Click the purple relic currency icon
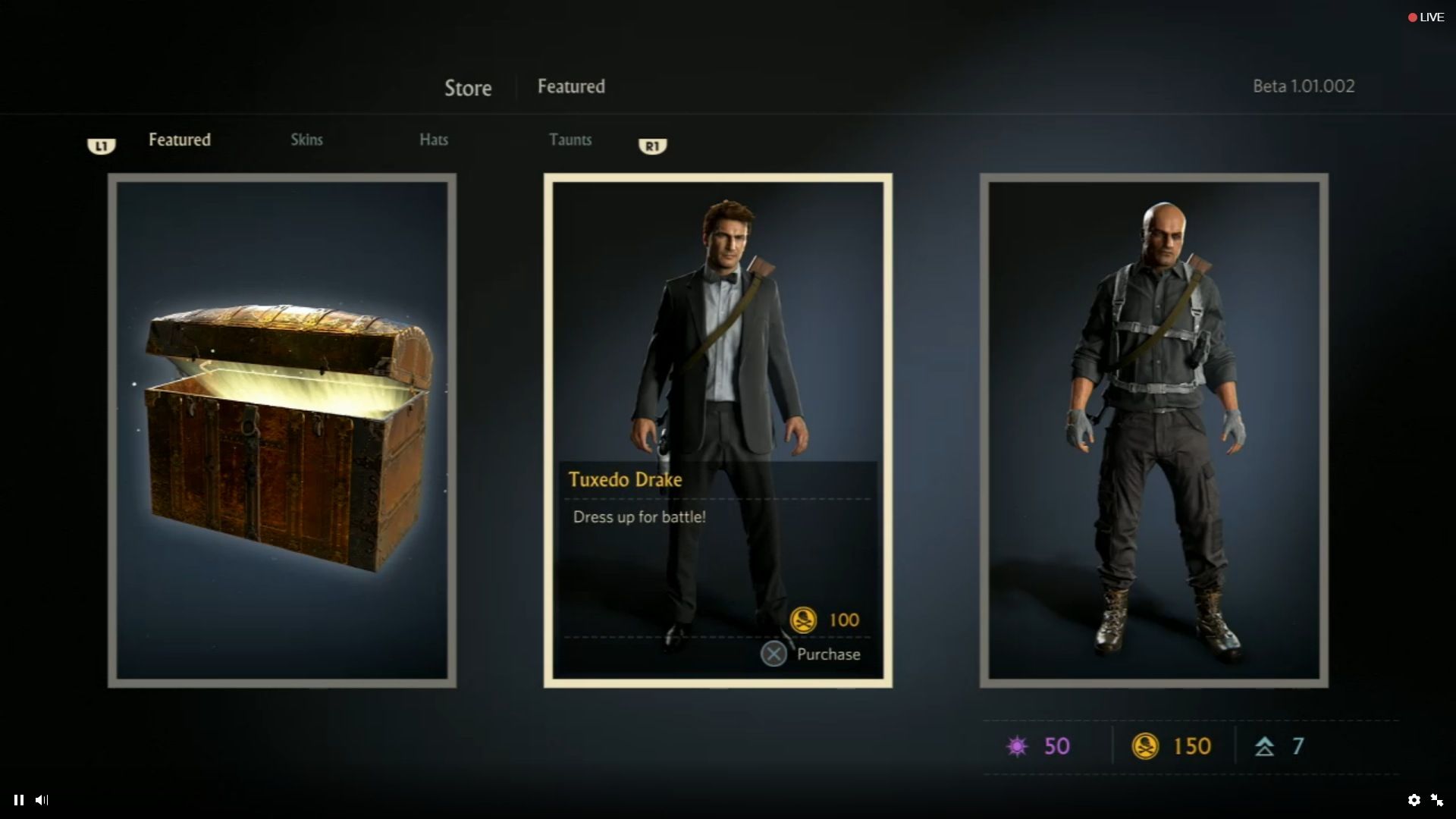 click(x=1018, y=746)
